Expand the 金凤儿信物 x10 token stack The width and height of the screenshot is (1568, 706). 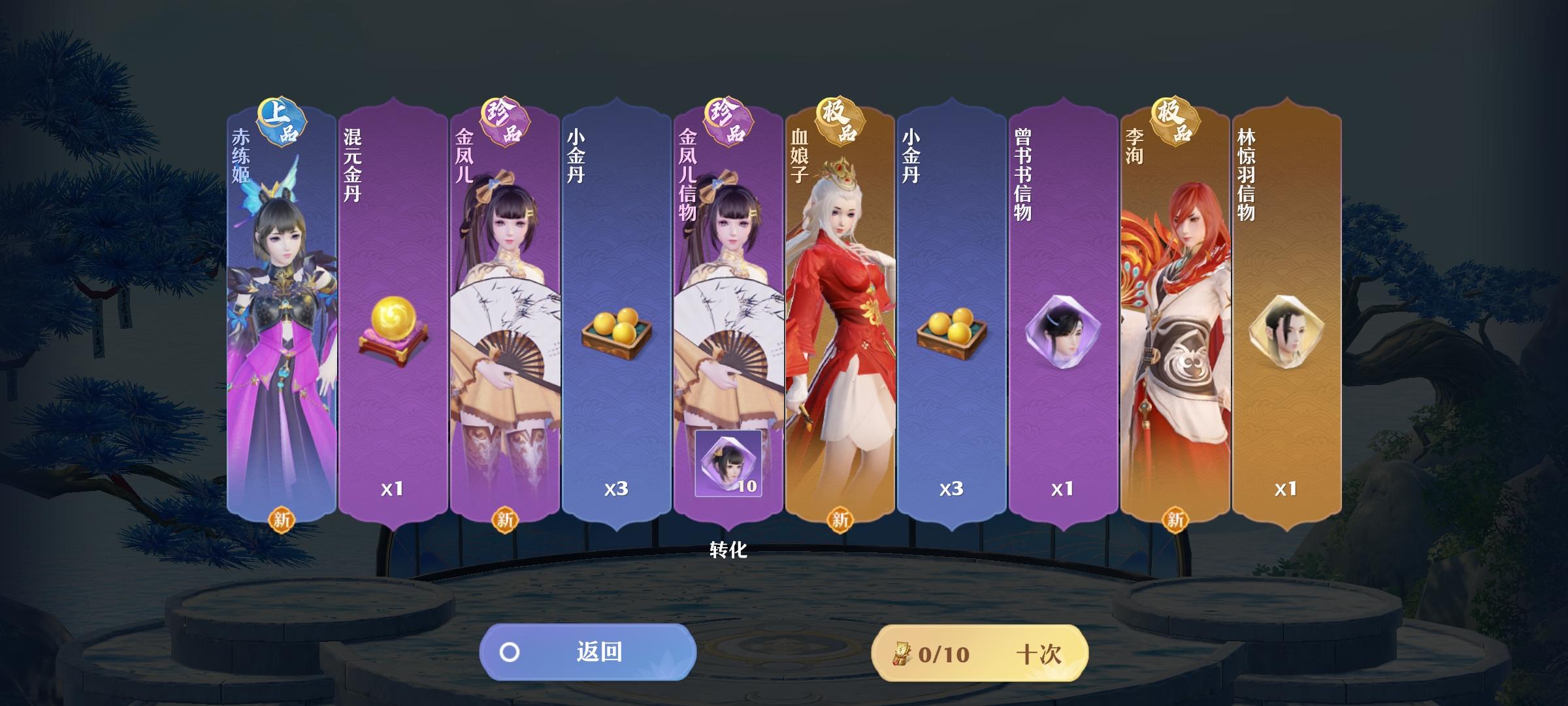click(x=729, y=464)
